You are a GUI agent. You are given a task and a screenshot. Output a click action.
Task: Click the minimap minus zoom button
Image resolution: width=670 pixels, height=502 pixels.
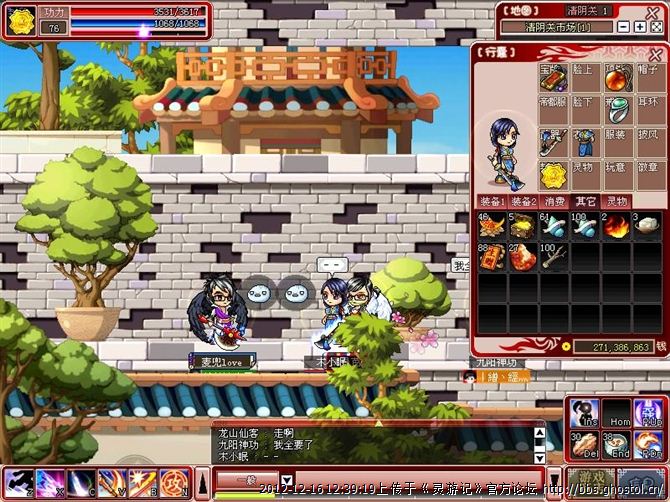point(624,27)
